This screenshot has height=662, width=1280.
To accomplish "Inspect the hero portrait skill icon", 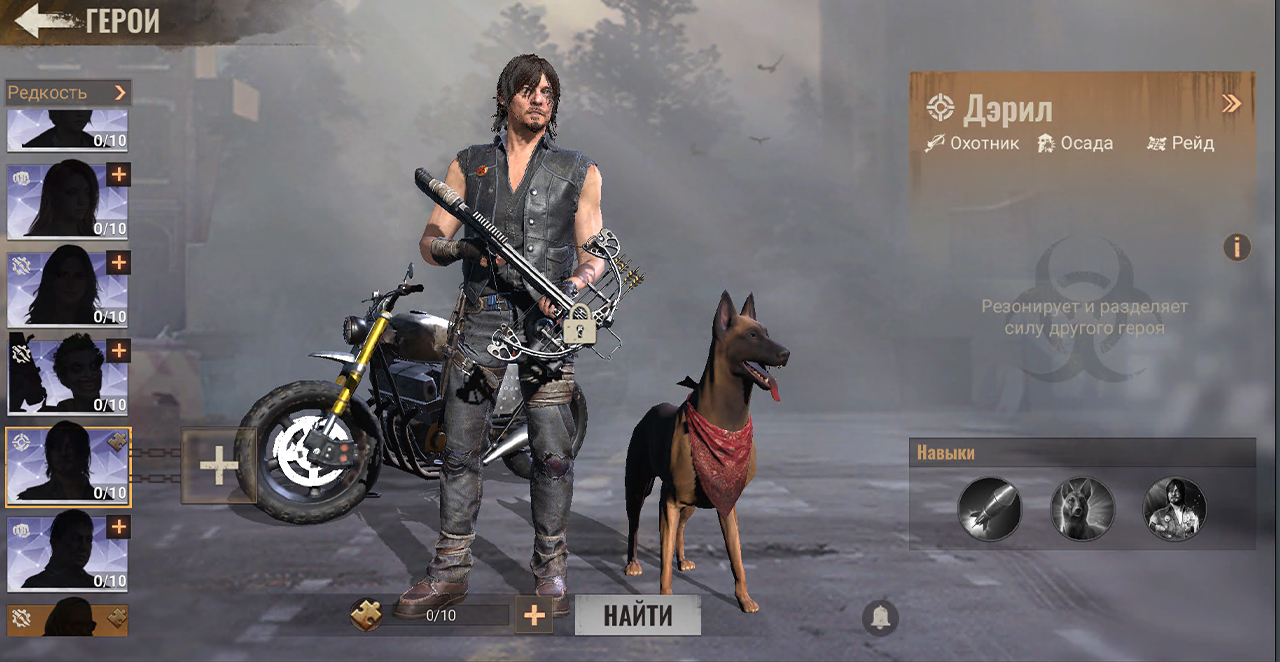I will (x=1174, y=508).
